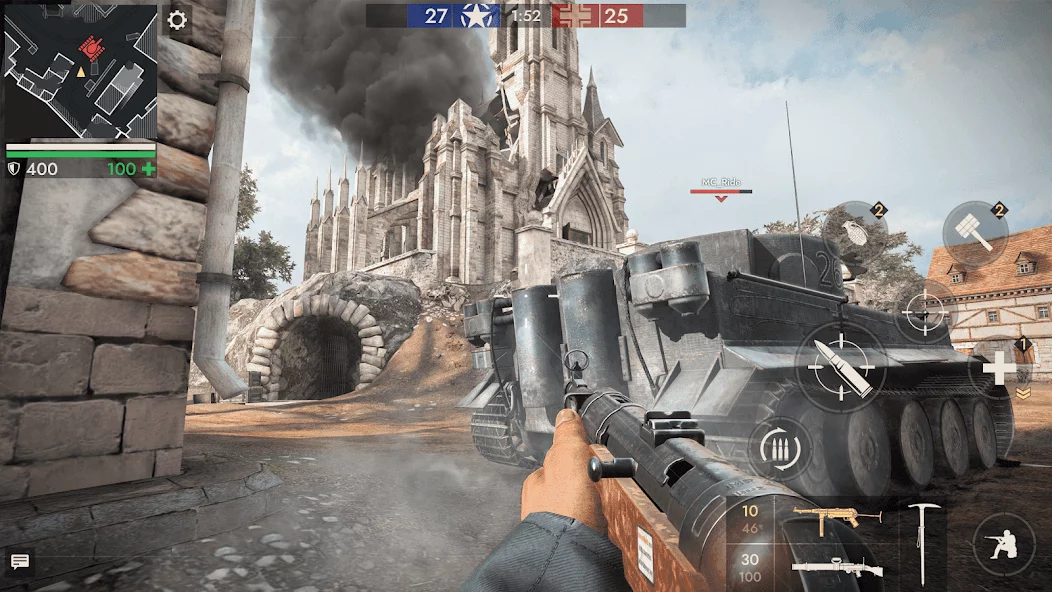This screenshot has height=592, width=1052.
Task: Open the settings gear icon
Action: (x=177, y=20)
